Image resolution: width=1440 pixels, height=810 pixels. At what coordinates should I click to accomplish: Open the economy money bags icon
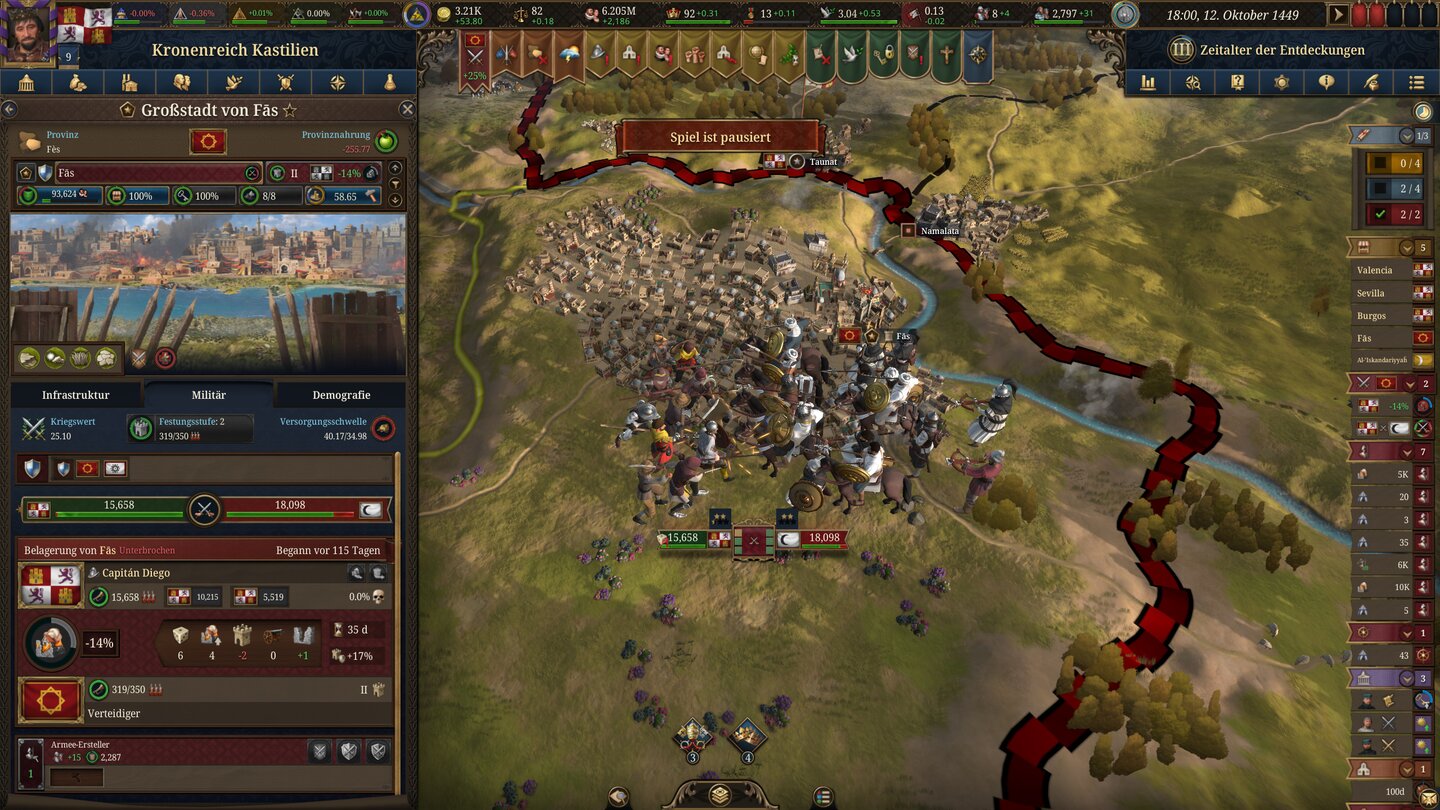point(77,82)
